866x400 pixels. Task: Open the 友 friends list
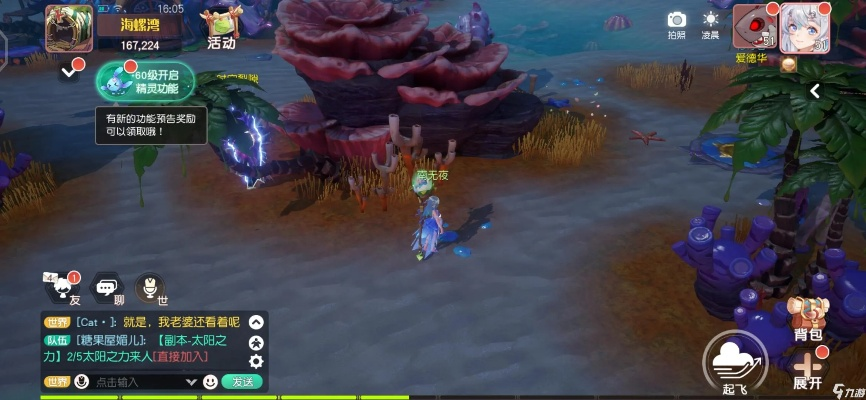point(60,290)
